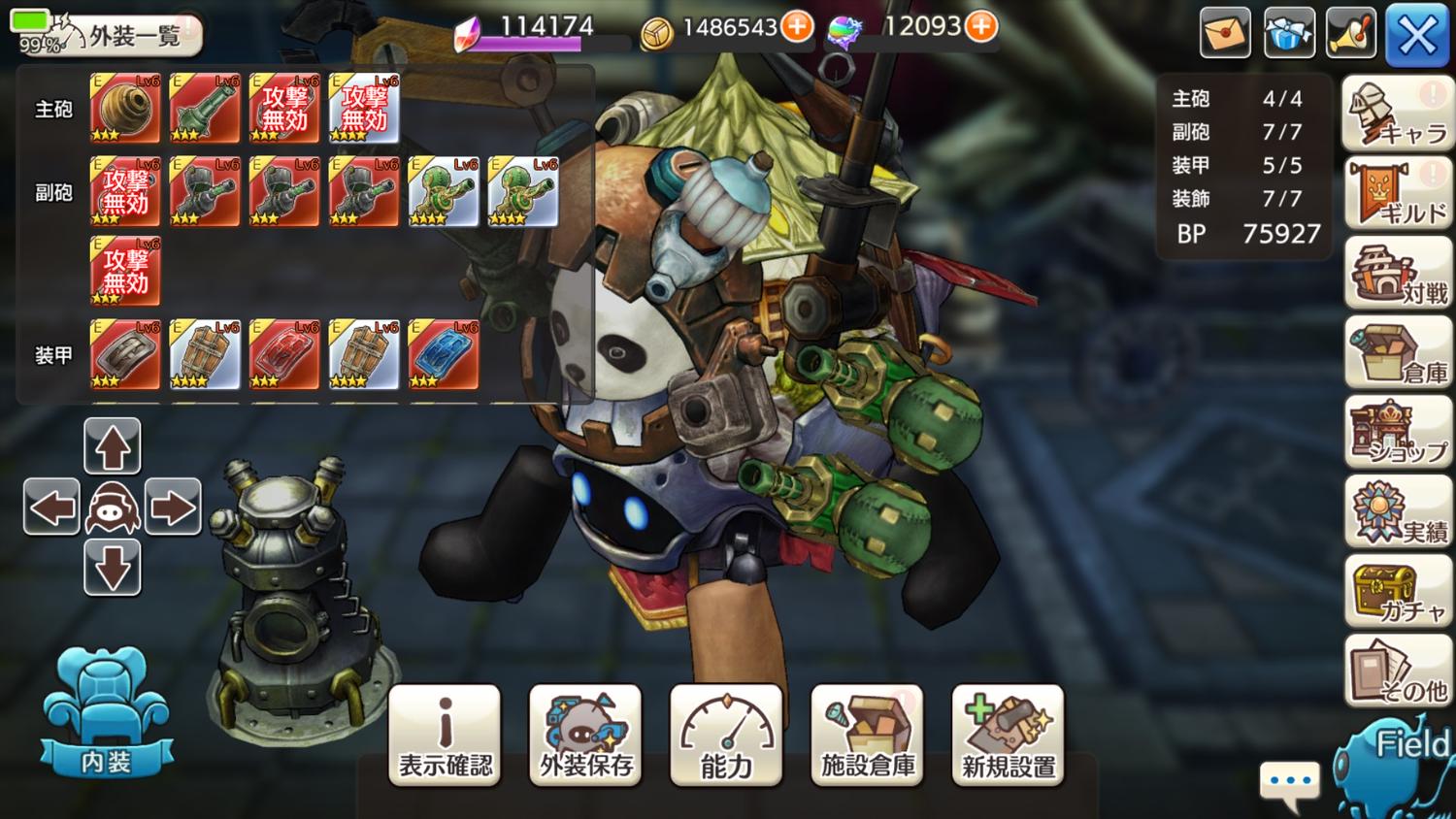
Task: Open the ギルド guild menu
Action: (1398, 194)
